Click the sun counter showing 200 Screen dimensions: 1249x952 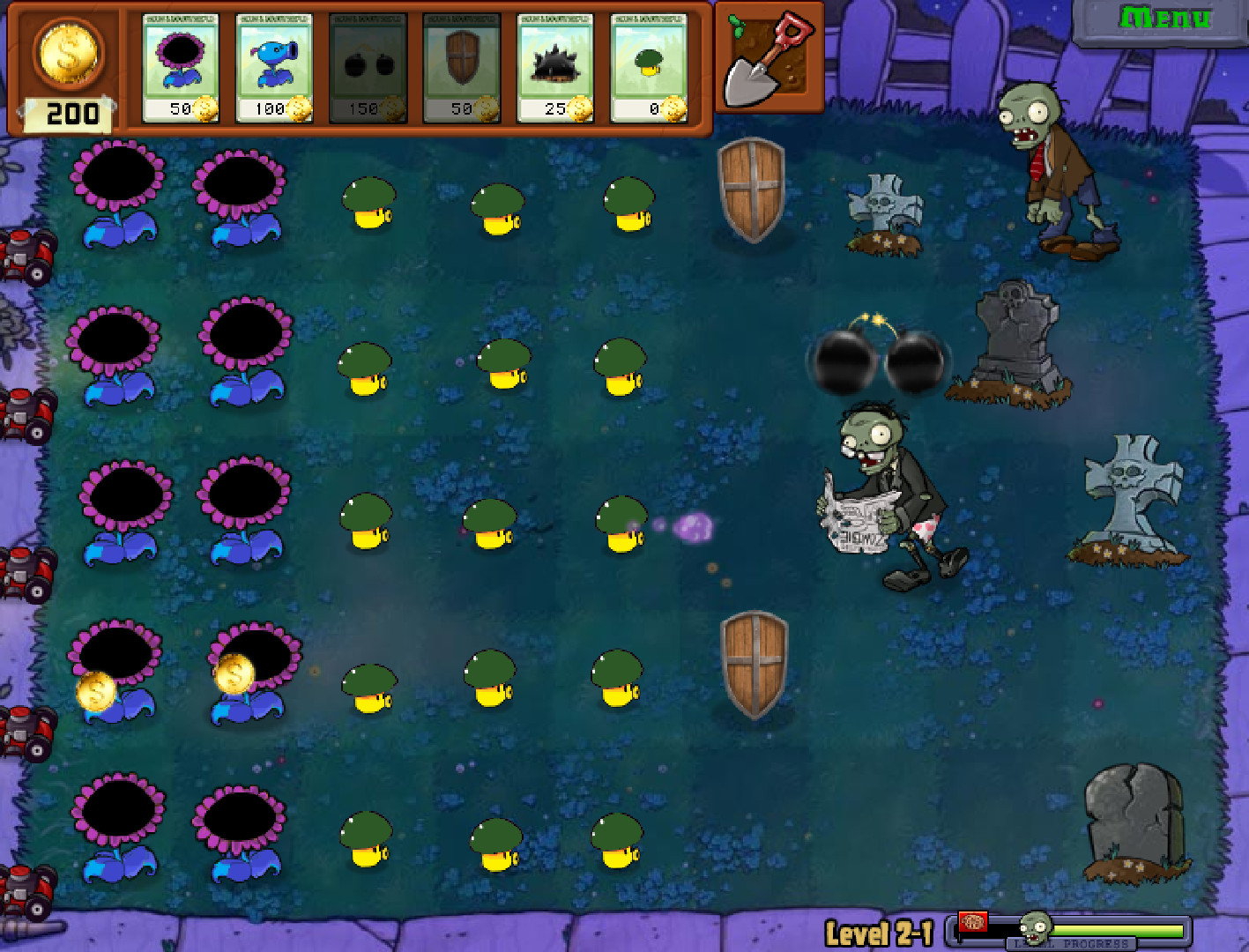coord(69,71)
